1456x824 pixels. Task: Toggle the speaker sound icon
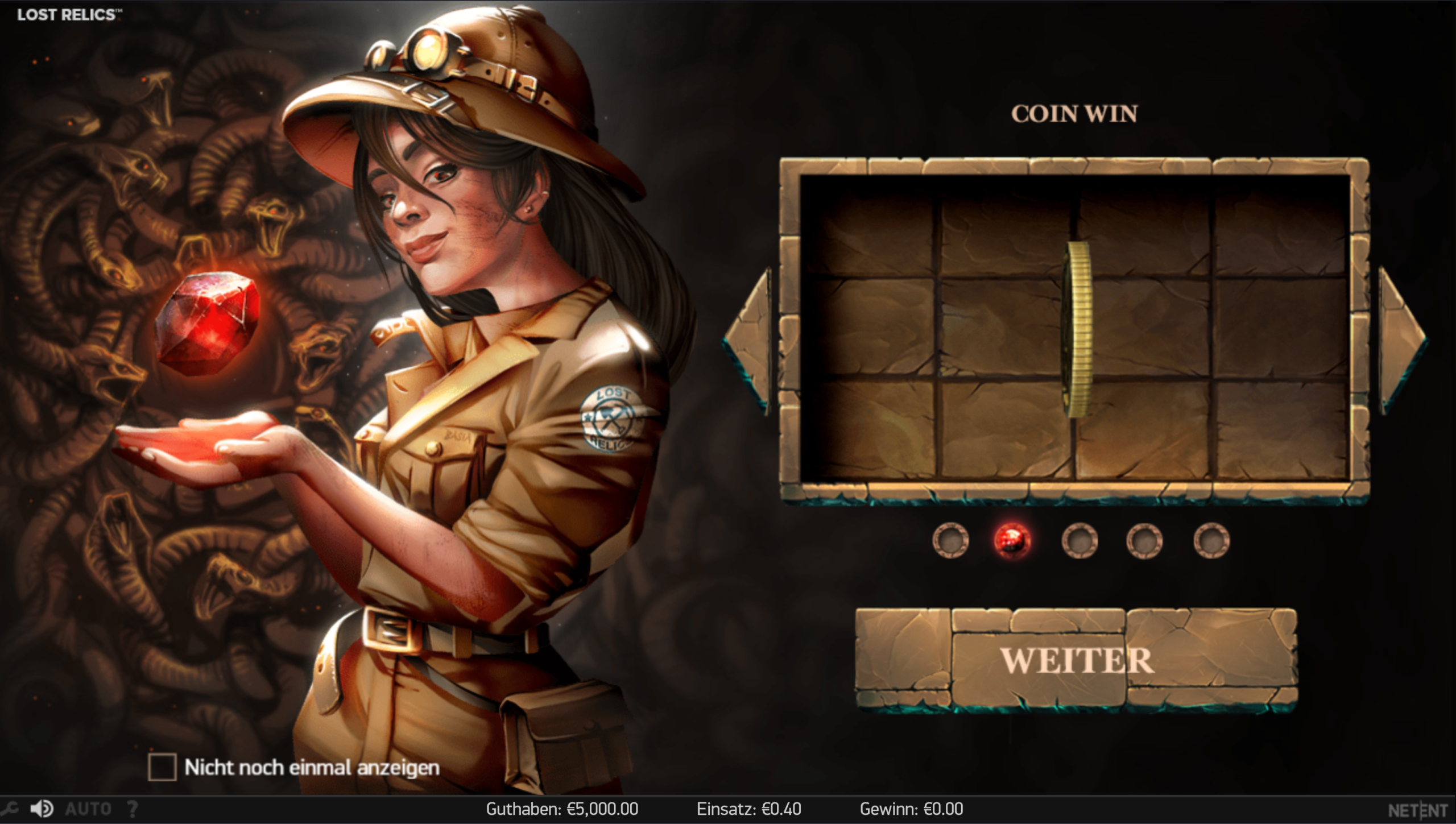click(42, 809)
